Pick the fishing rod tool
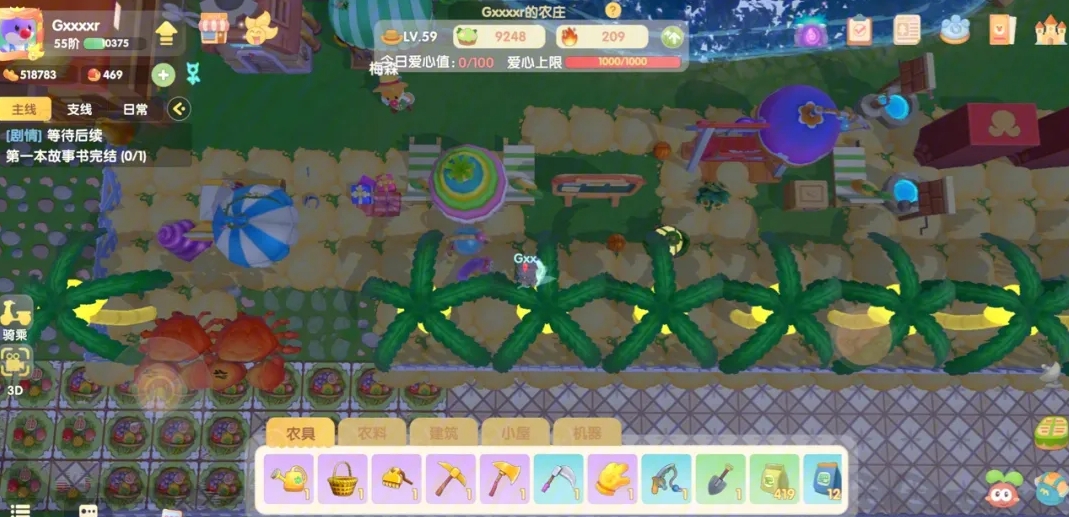Viewport: 1069px width, 517px height. click(666, 478)
